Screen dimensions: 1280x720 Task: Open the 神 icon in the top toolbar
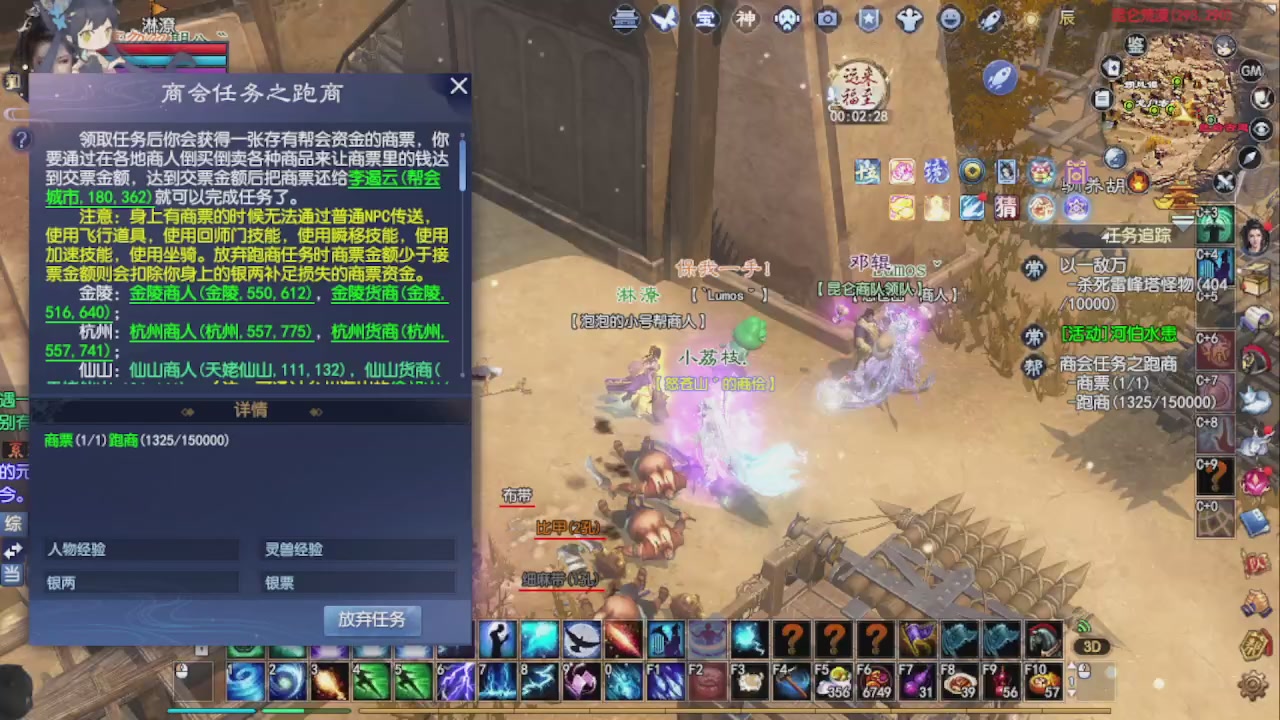click(746, 19)
